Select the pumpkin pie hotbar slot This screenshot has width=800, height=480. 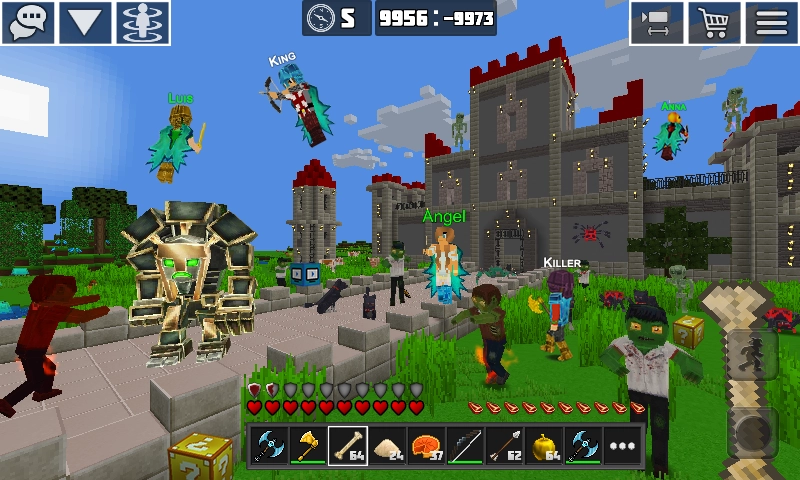click(425, 446)
